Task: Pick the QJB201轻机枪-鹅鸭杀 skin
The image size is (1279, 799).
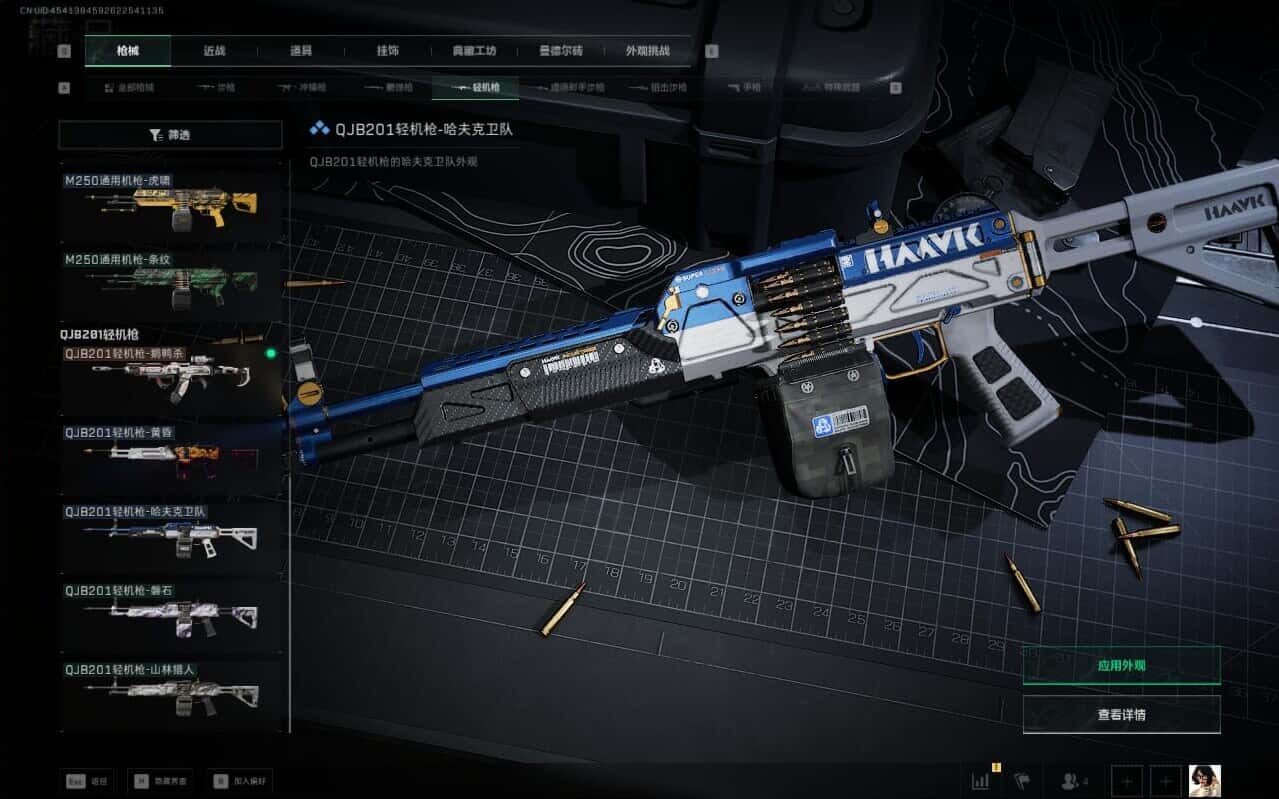Action: click(170, 374)
